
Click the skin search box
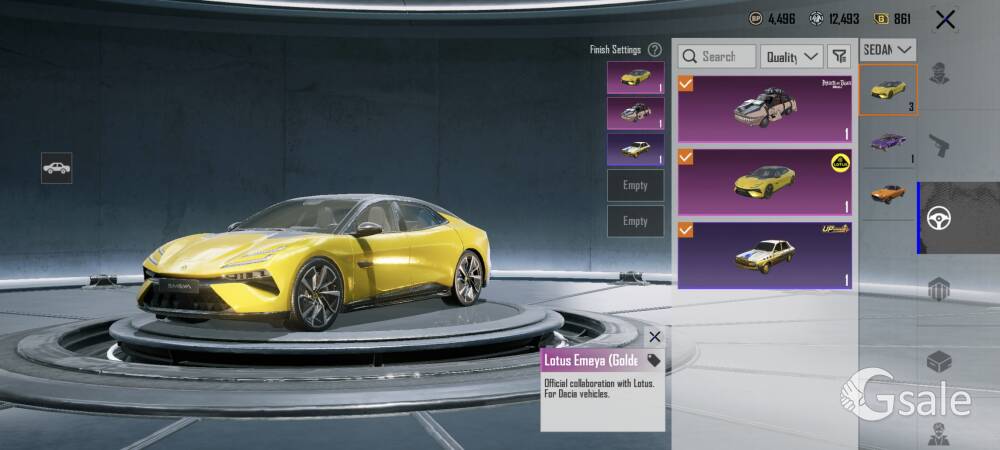[x=717, y=57]
